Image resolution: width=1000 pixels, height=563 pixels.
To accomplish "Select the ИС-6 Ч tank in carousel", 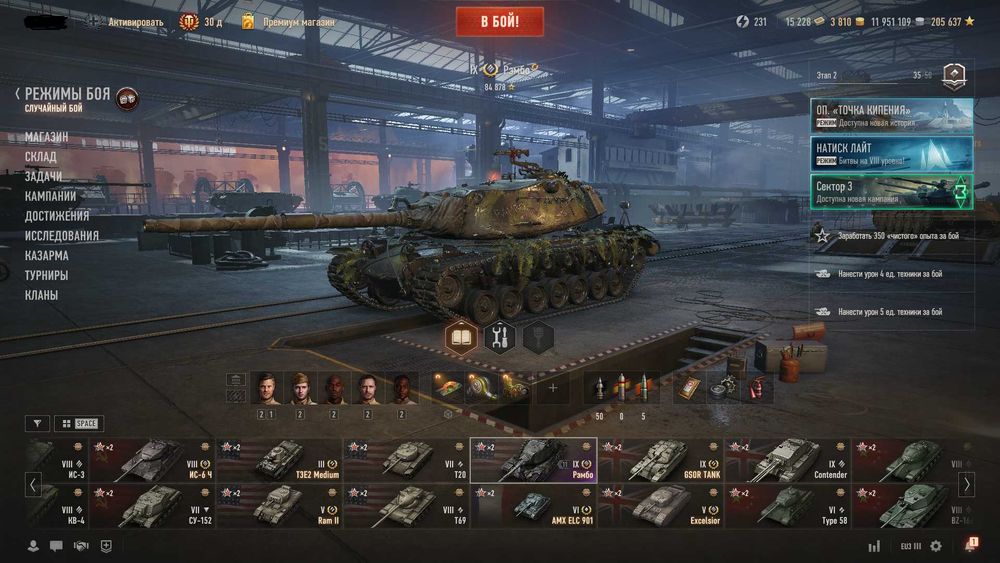I will 152,460.
